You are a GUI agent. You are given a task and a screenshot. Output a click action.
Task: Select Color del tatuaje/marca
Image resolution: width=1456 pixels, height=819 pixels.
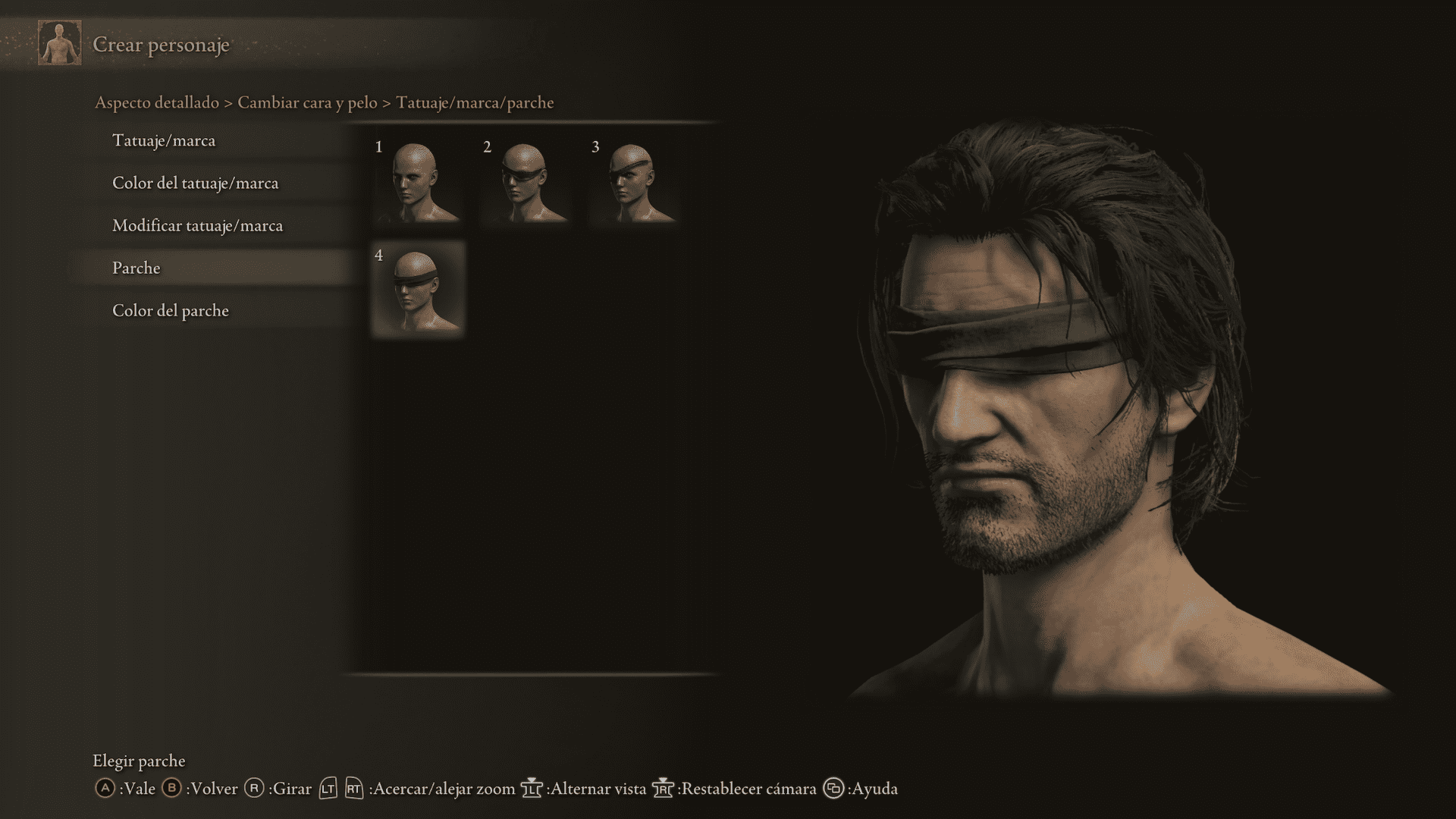(x=195, y=184)
